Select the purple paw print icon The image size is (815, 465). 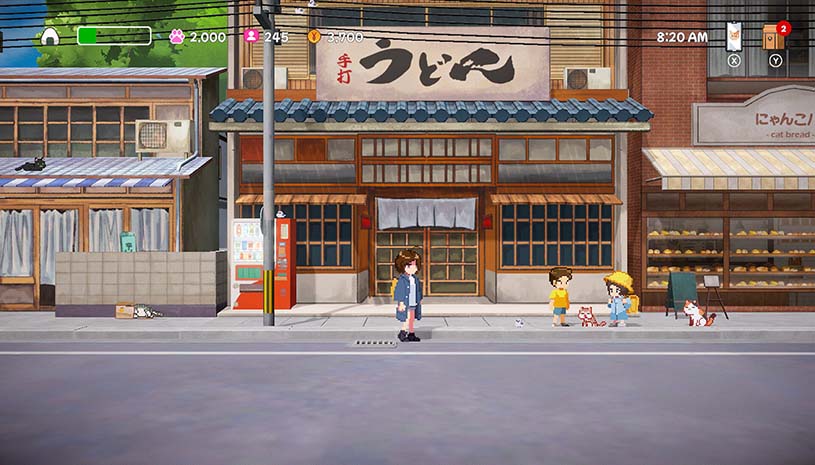177,37
